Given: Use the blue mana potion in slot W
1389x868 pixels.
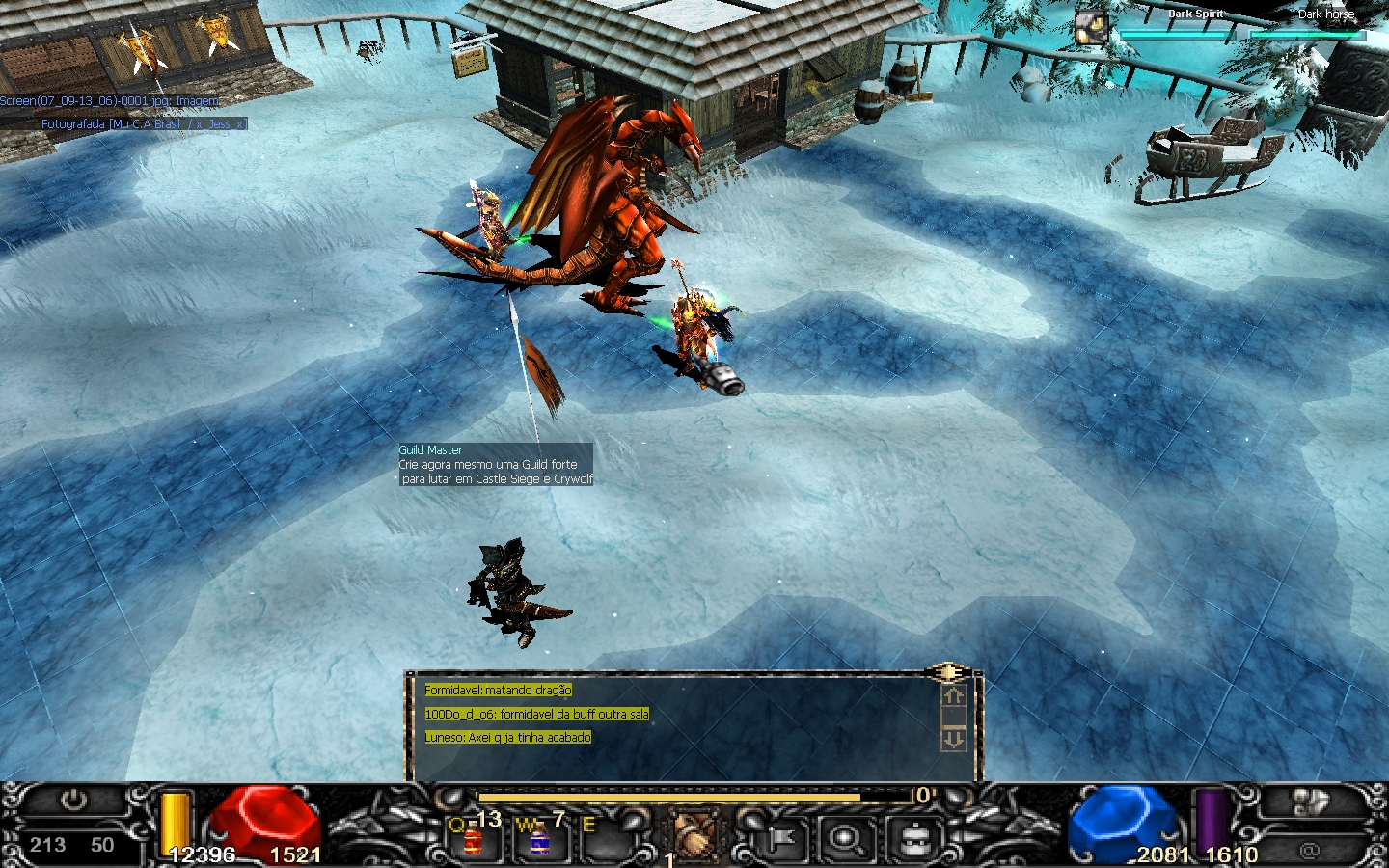Looking at the screenshot, I should (538, 839).
